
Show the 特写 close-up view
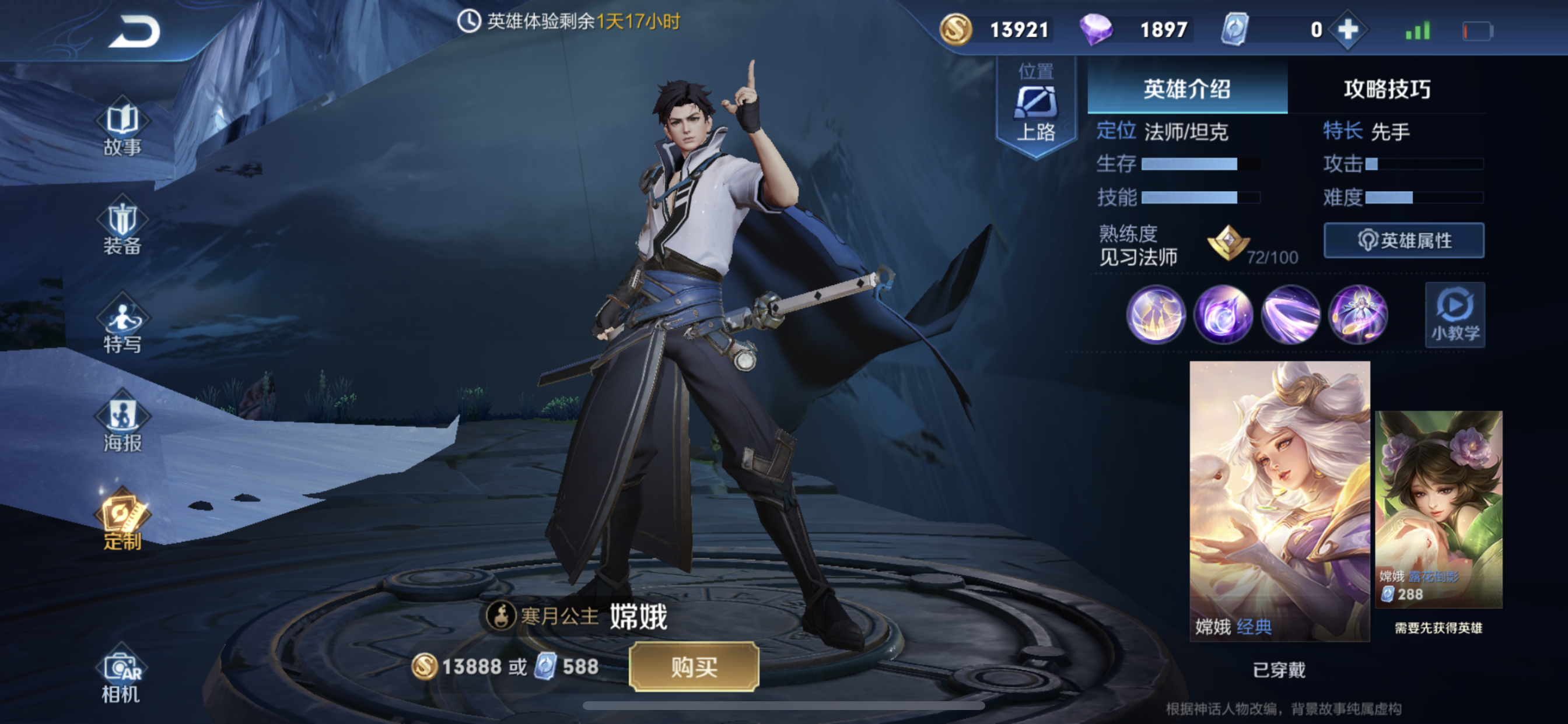[123, 325]
